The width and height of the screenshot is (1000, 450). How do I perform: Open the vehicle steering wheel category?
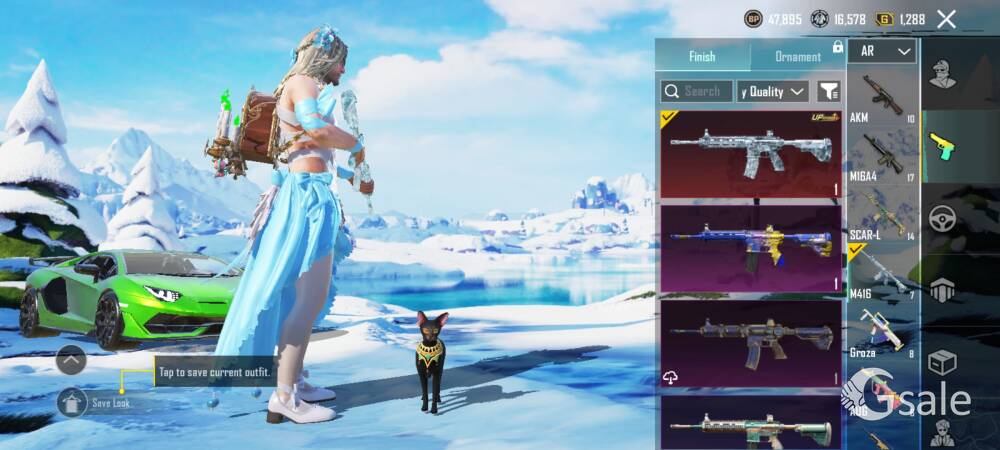941,219
